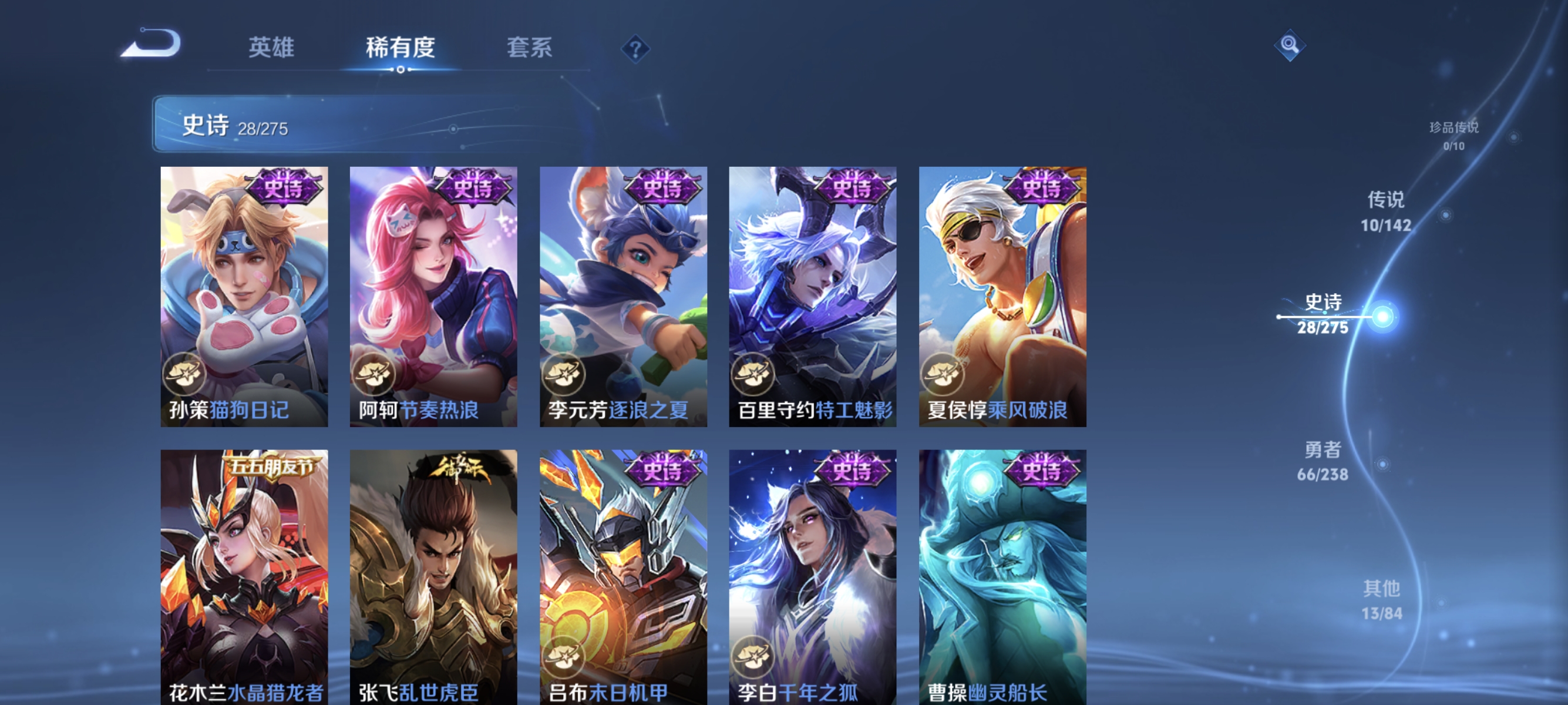Open the 英雄 tab

pyautogui.click(x=271, y=49)
